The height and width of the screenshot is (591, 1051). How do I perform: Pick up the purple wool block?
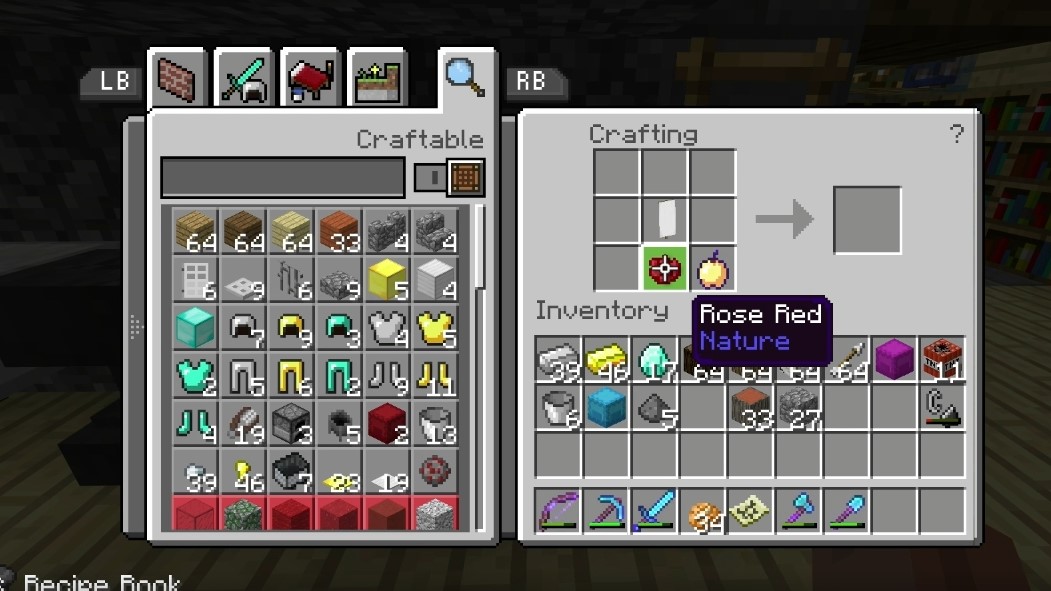click(892, 360)
